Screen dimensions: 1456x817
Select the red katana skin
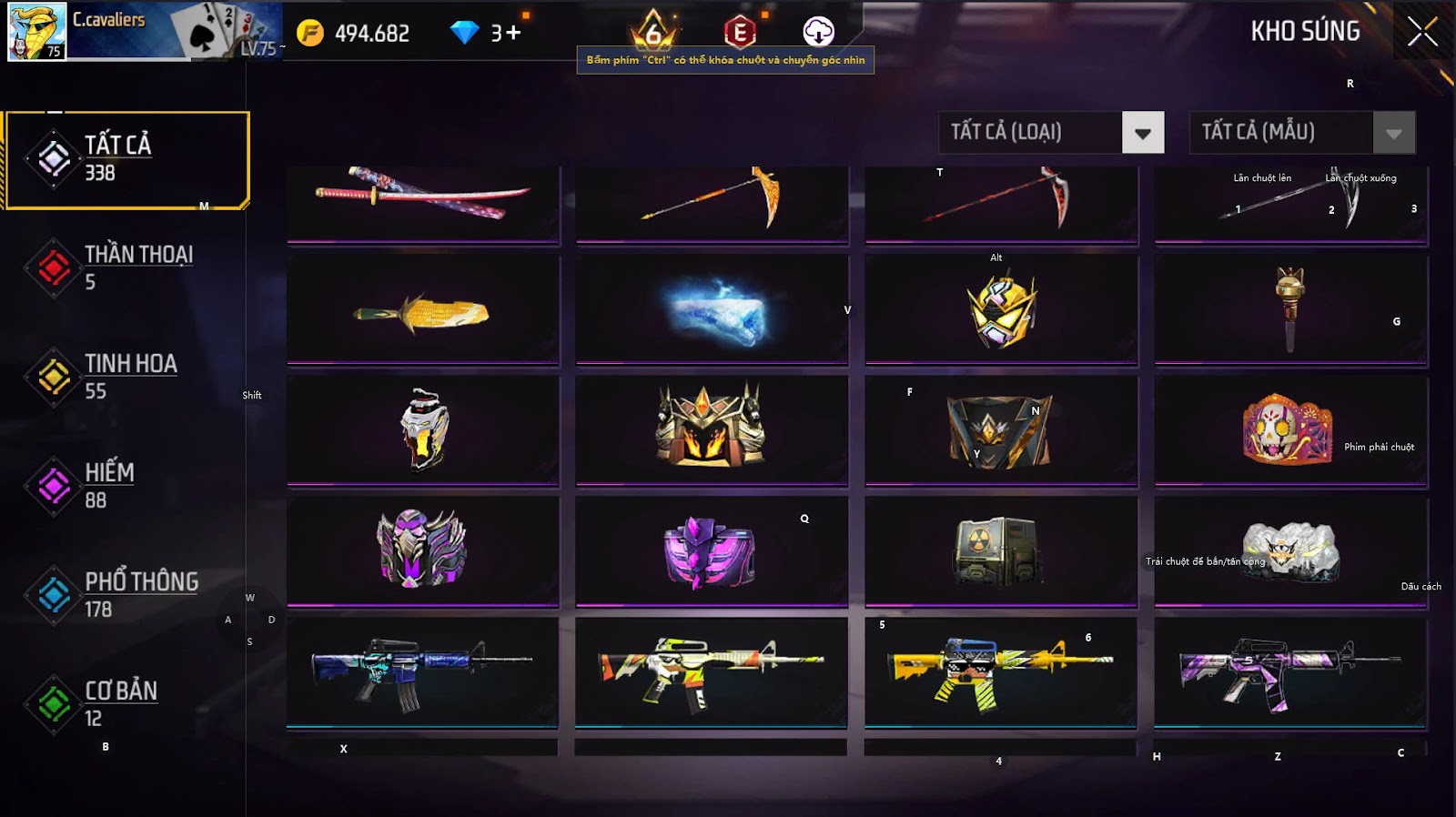pyautogui.click(x=423, y=202)
